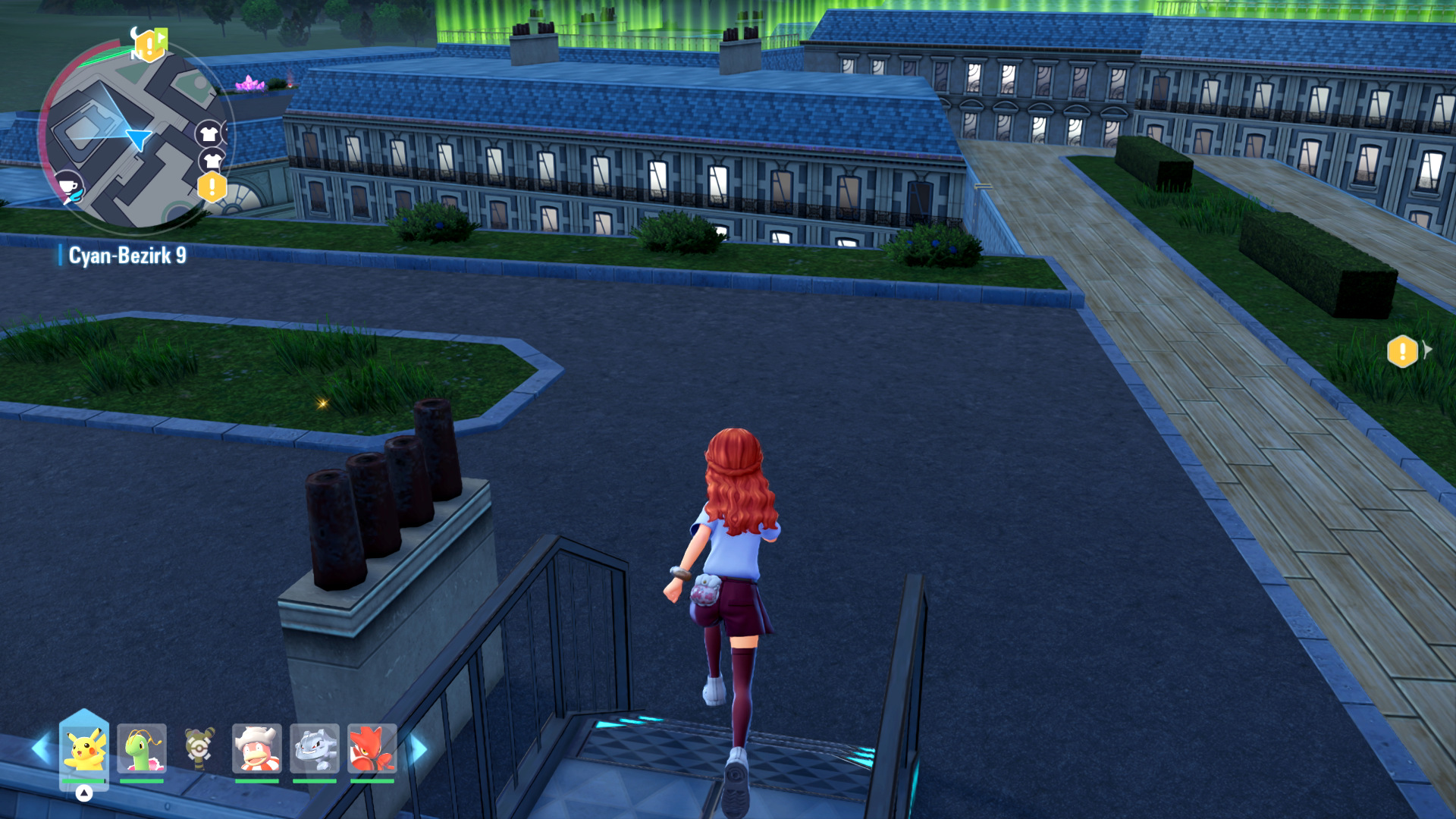Screen dimensions: 1456x819
Task: Choose Meganium from the party bar
Action: [142, 749]
